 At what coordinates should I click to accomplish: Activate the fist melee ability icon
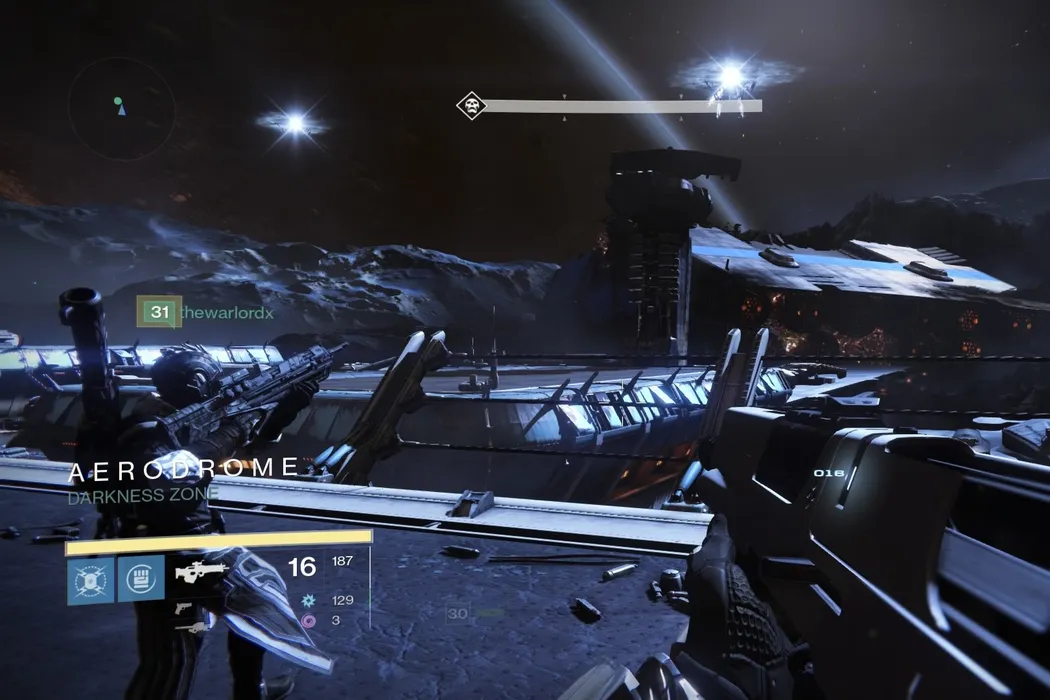(x=141, y=580)
